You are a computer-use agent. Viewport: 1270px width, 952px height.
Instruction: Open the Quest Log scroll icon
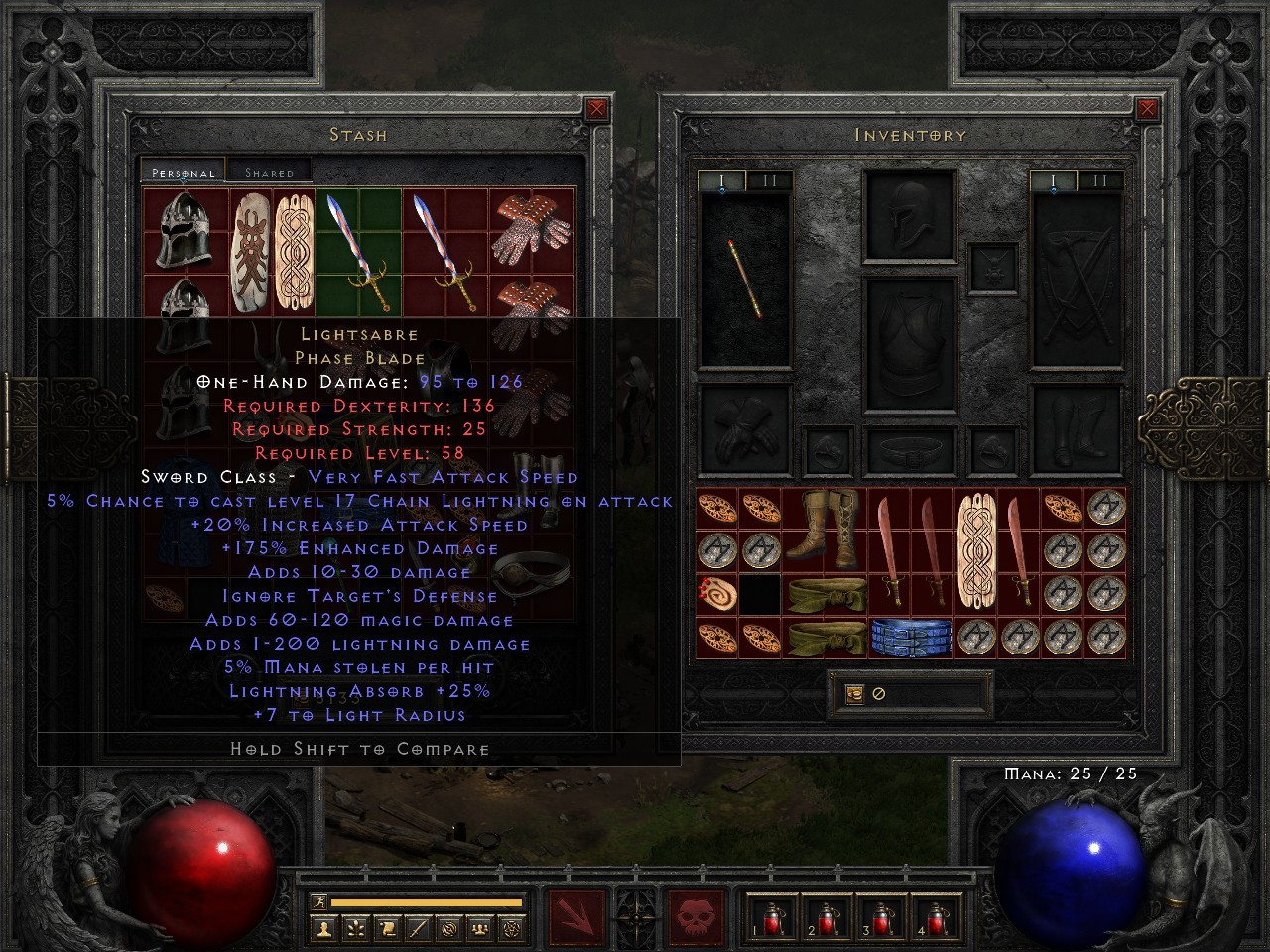388,930
